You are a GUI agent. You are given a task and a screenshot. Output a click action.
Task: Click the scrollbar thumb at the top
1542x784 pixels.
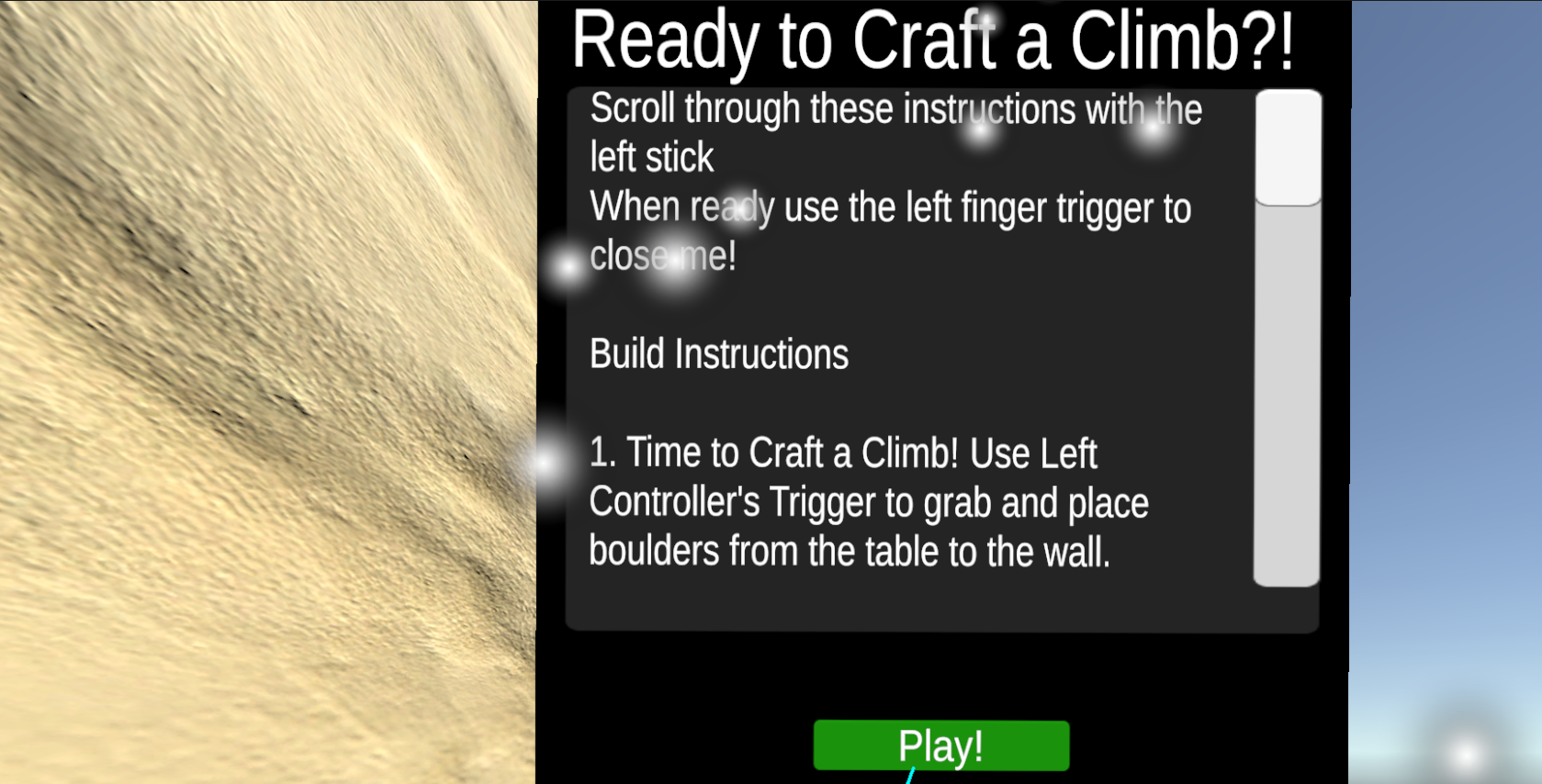(x=1289, y=147)
